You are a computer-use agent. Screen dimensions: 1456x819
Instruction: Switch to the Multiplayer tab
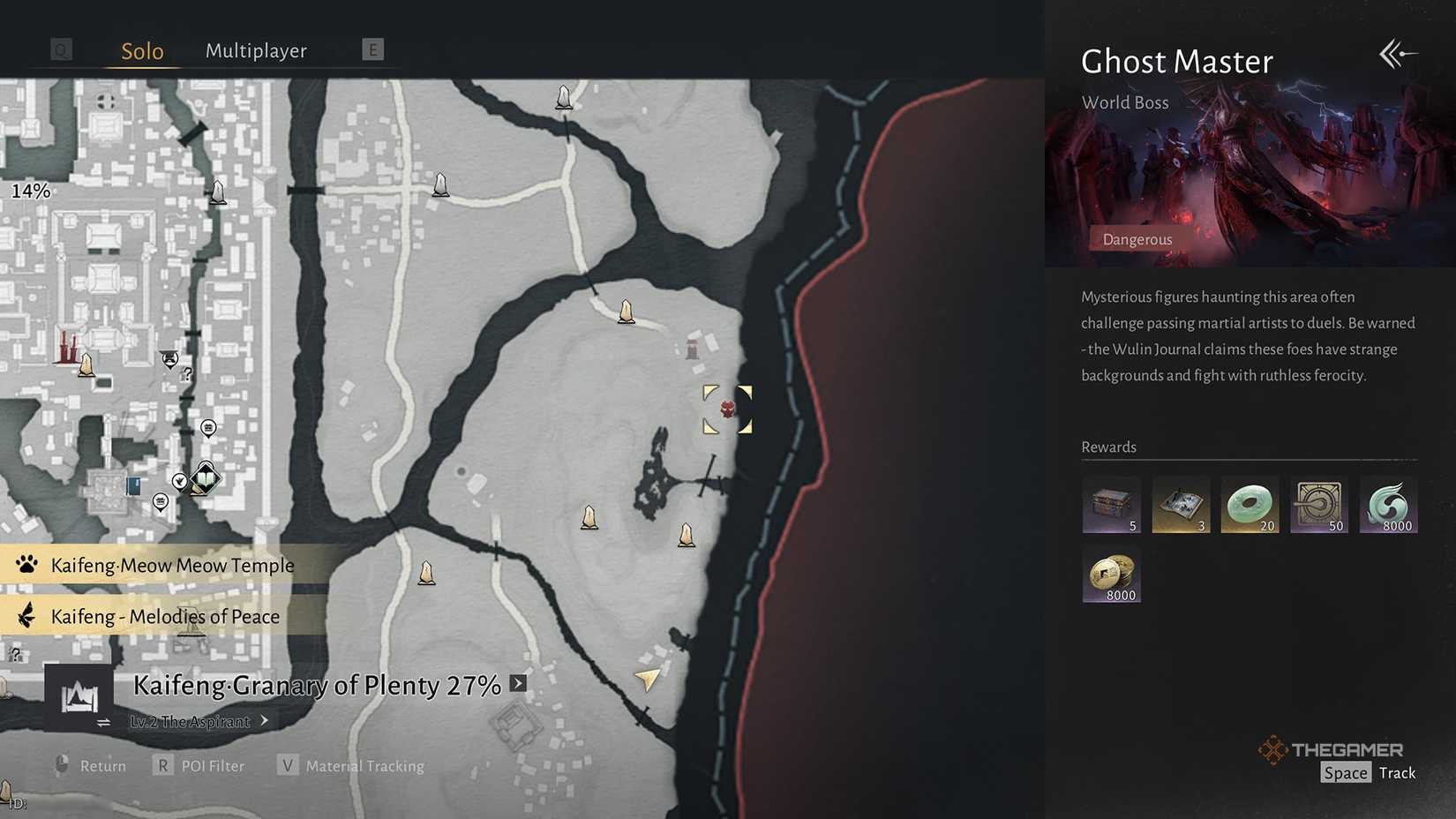click(256, 50)
